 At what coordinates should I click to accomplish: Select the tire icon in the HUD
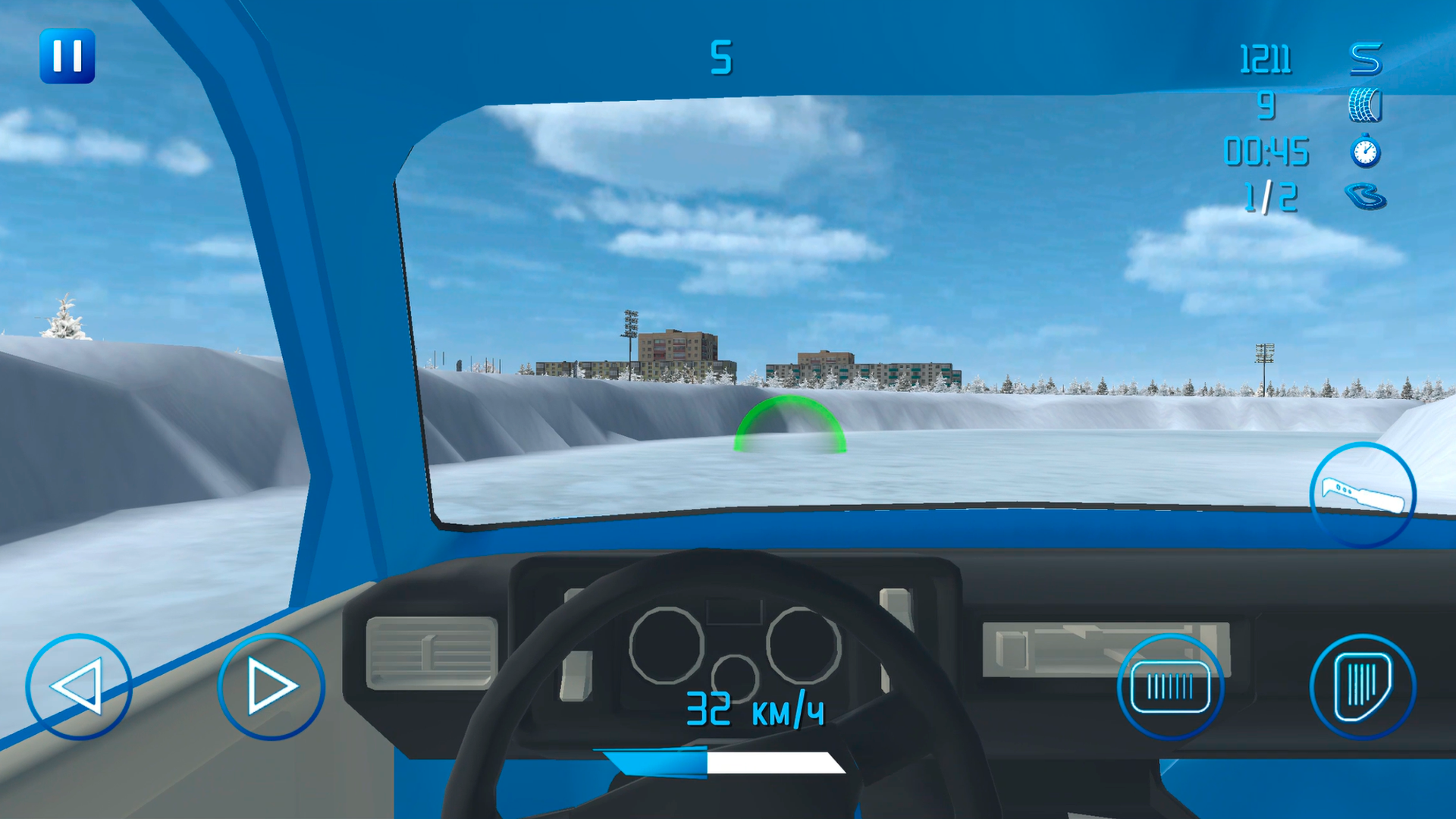[1365, 106]
